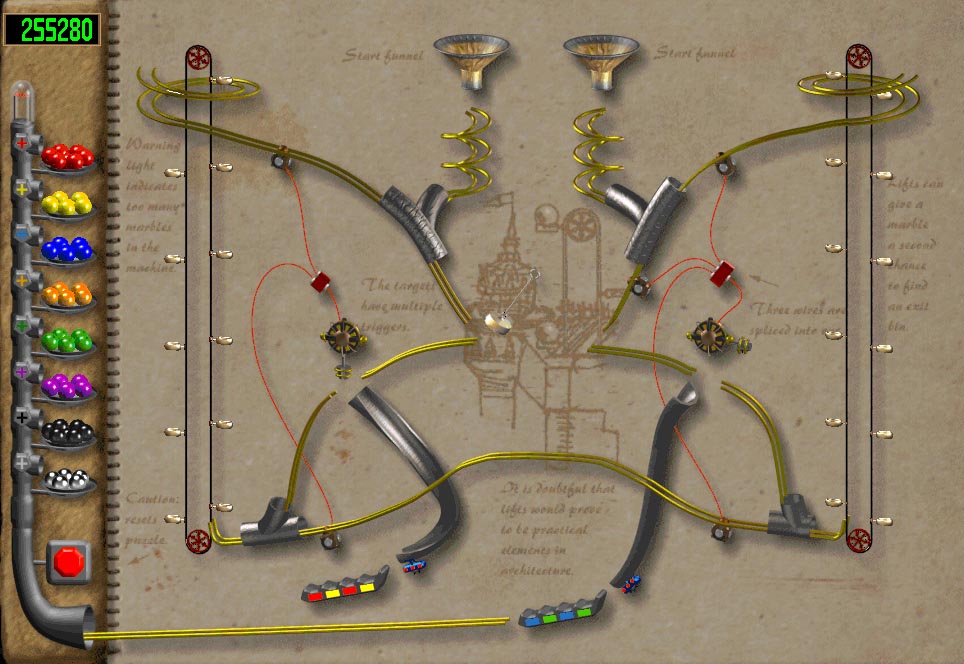The height and width of the screenshot is (664, 964).
Task: Pick a red marble from the tray
Action: 68,156
